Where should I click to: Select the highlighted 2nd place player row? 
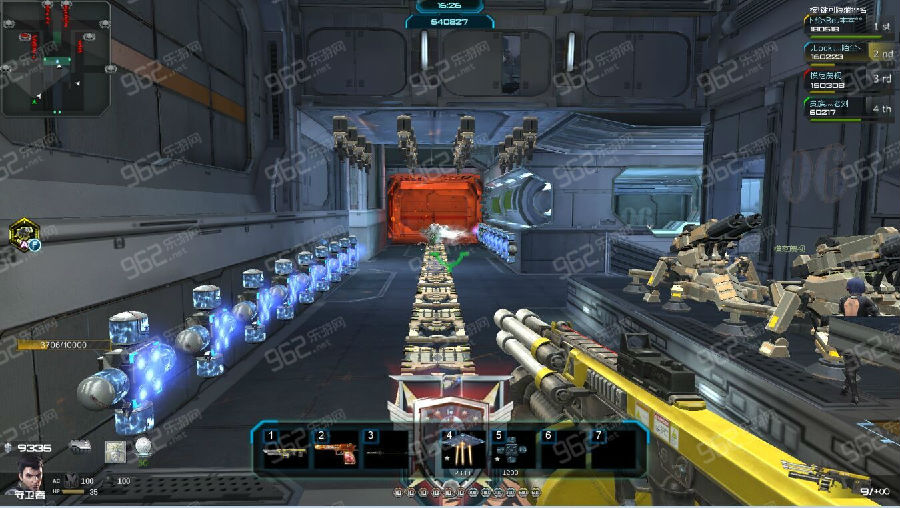pos(848,54)
